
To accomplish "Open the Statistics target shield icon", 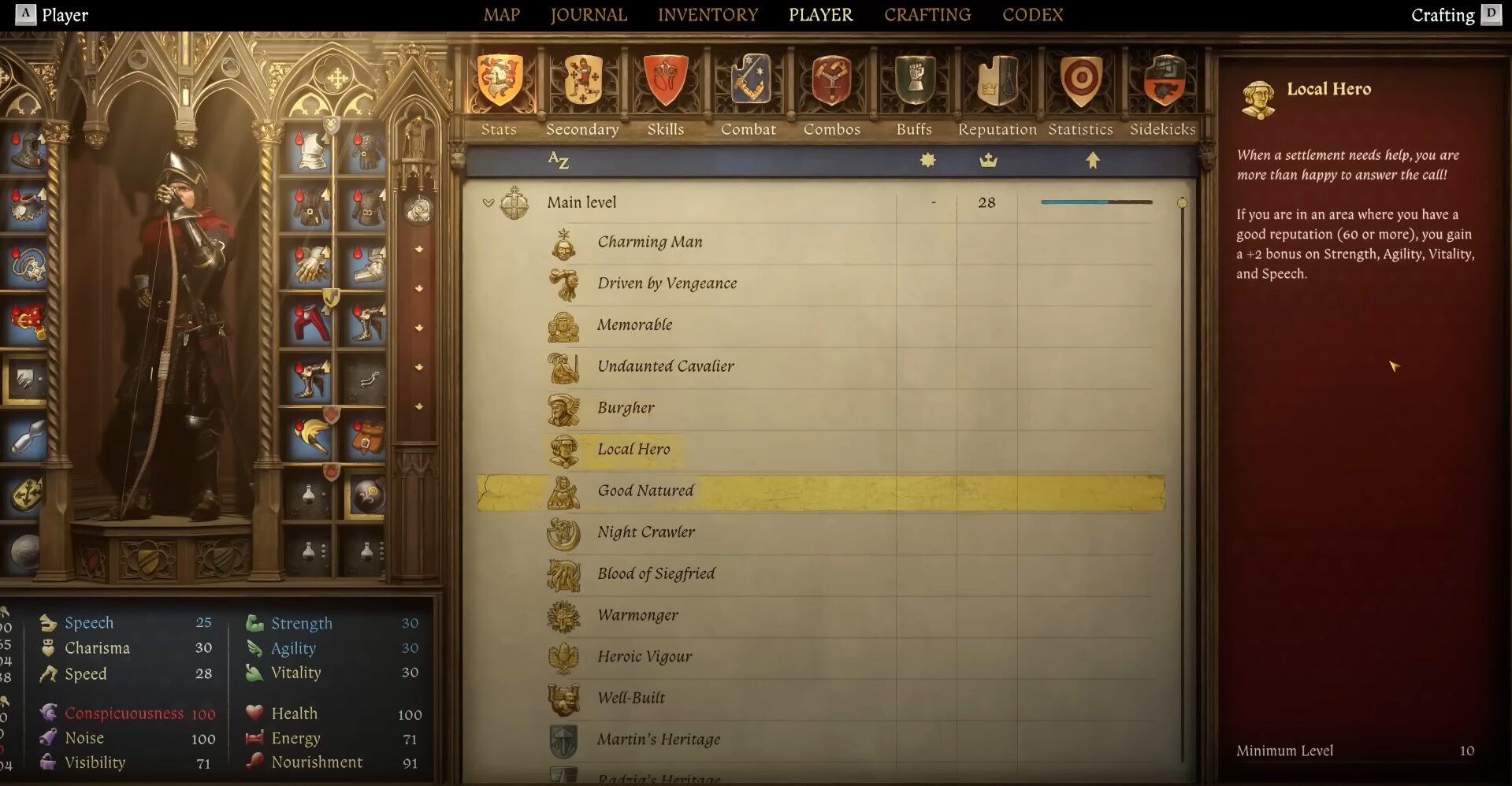I will (x=1080, y=81).
